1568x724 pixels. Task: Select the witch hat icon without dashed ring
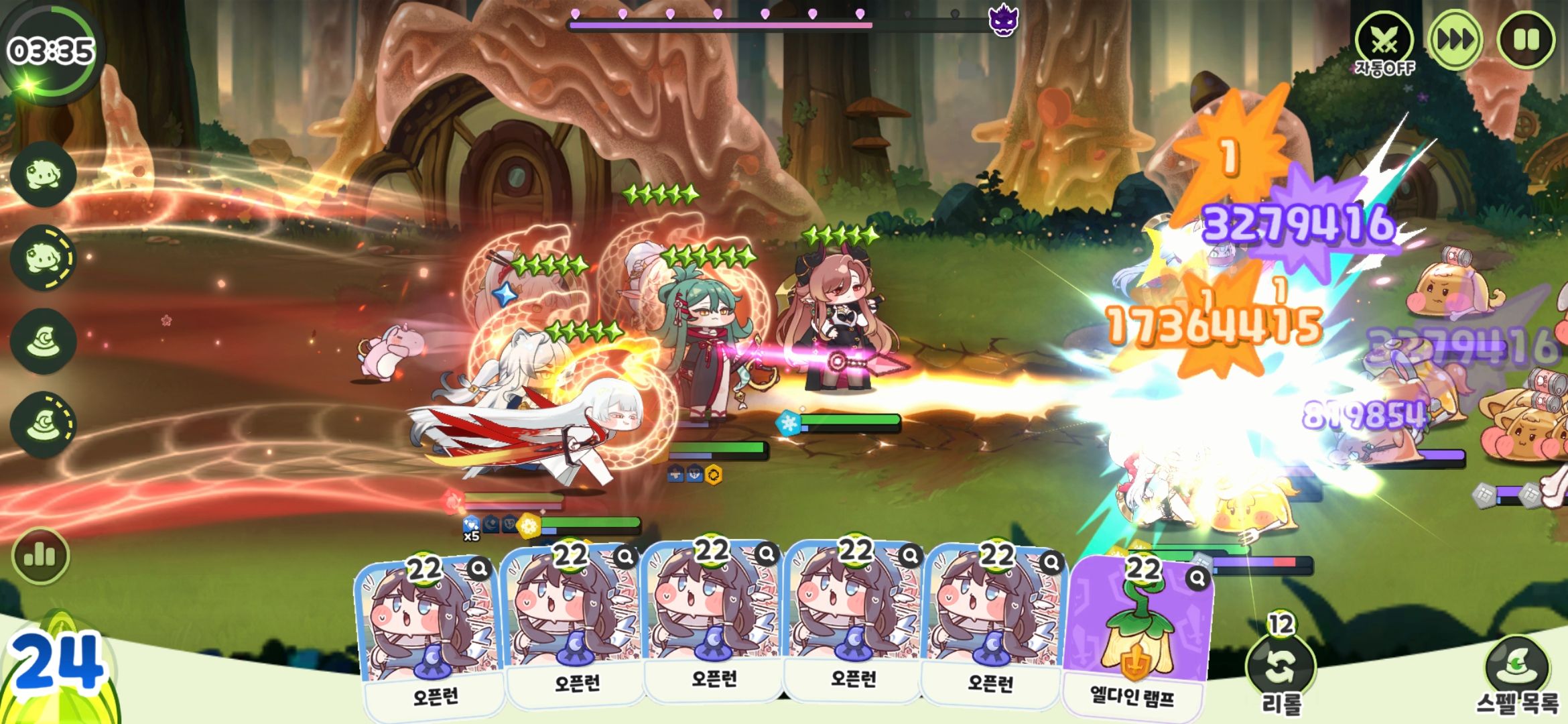tap(43, 341)
